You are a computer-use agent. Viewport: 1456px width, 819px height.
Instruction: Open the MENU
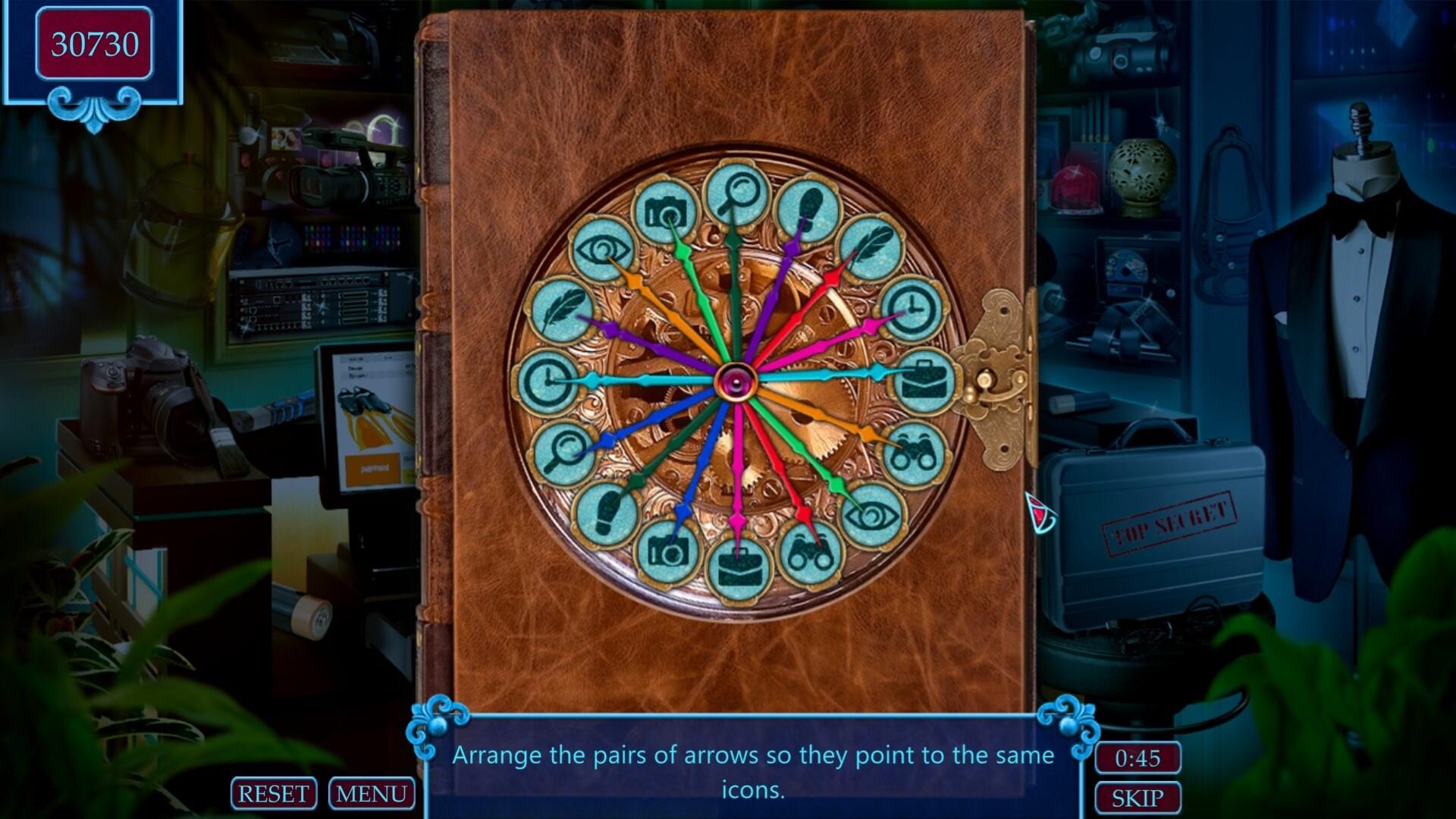pos(372,793)
